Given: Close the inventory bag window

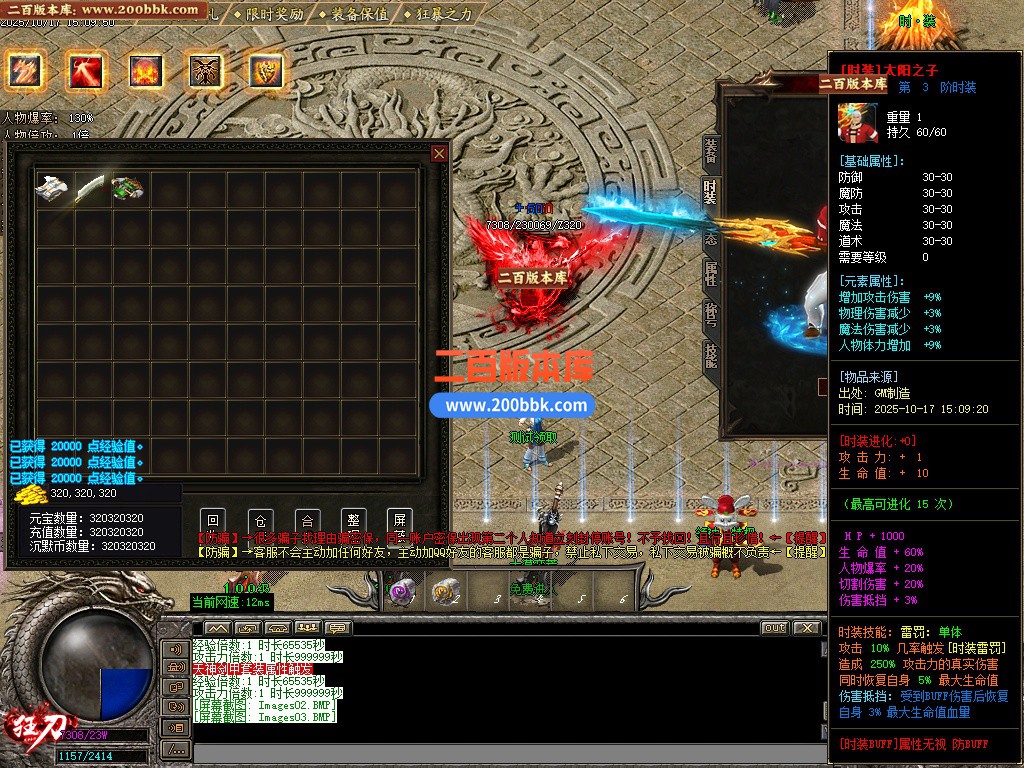Looking at the screenshot, I should [x=439, y=153].
